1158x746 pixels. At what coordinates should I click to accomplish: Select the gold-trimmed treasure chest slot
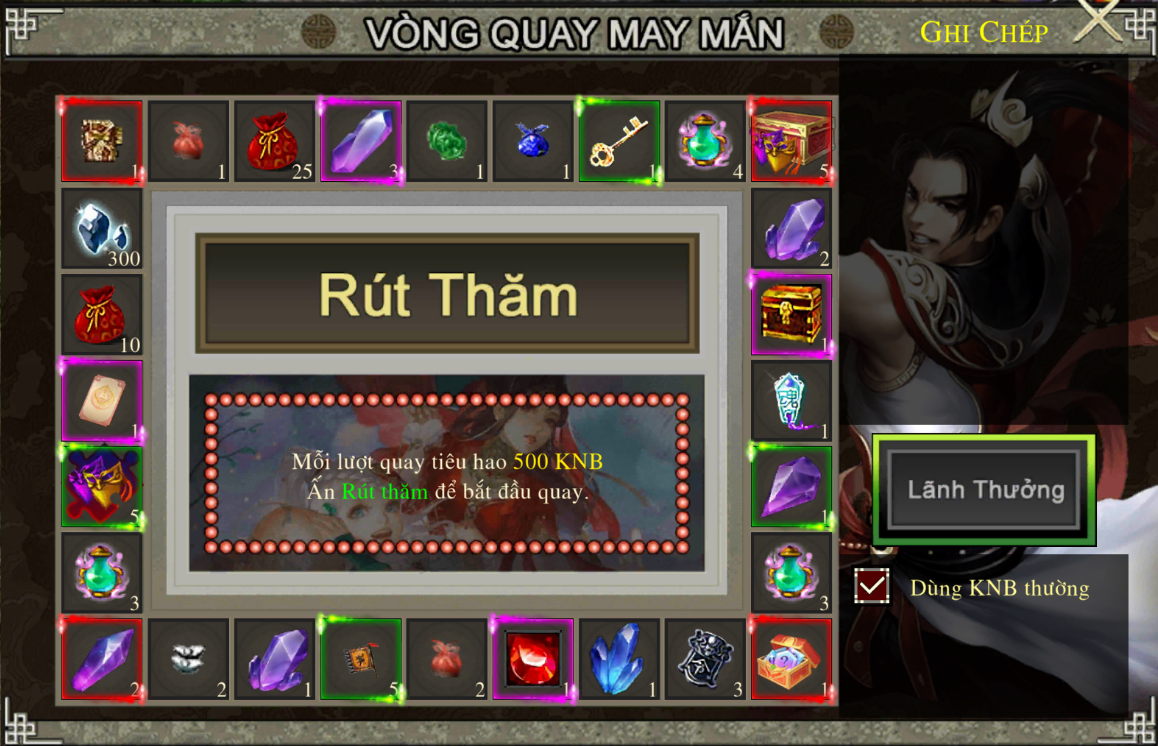tap(791, 314)
